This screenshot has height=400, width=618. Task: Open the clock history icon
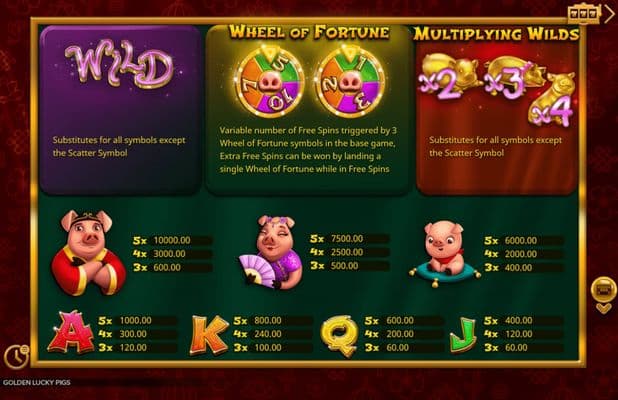(15, 355)
